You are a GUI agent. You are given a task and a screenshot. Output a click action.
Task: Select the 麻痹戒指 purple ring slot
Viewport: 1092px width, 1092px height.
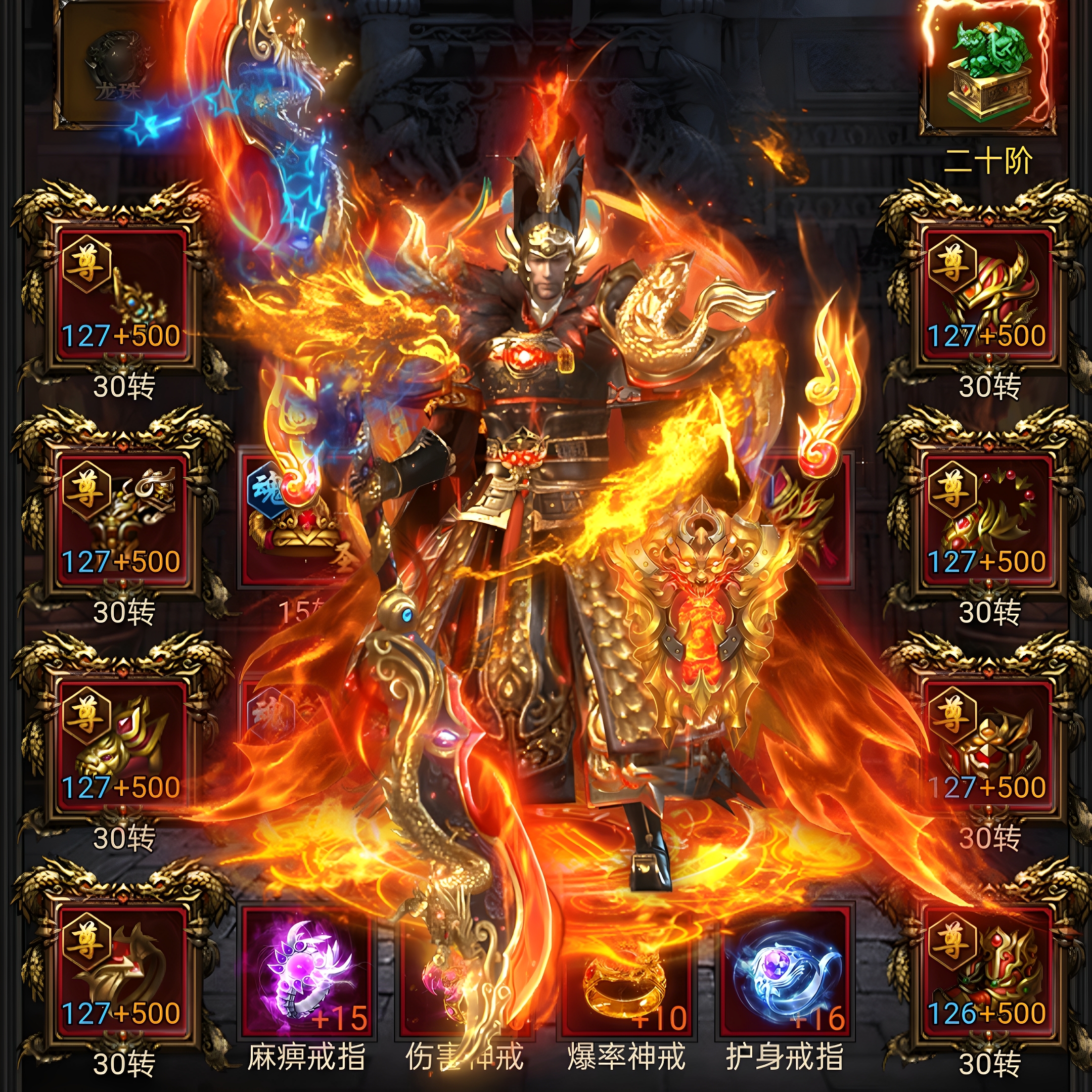click(306, 973)
